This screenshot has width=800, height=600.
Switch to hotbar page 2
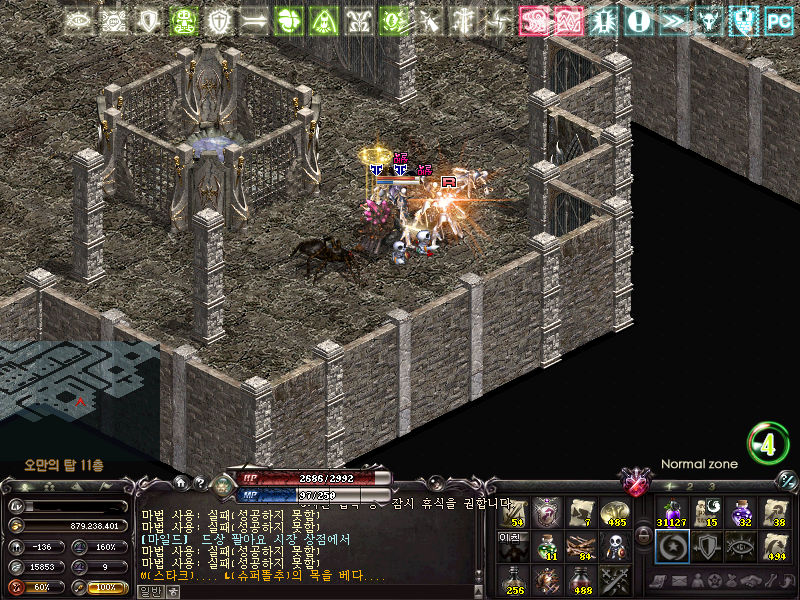690,486
